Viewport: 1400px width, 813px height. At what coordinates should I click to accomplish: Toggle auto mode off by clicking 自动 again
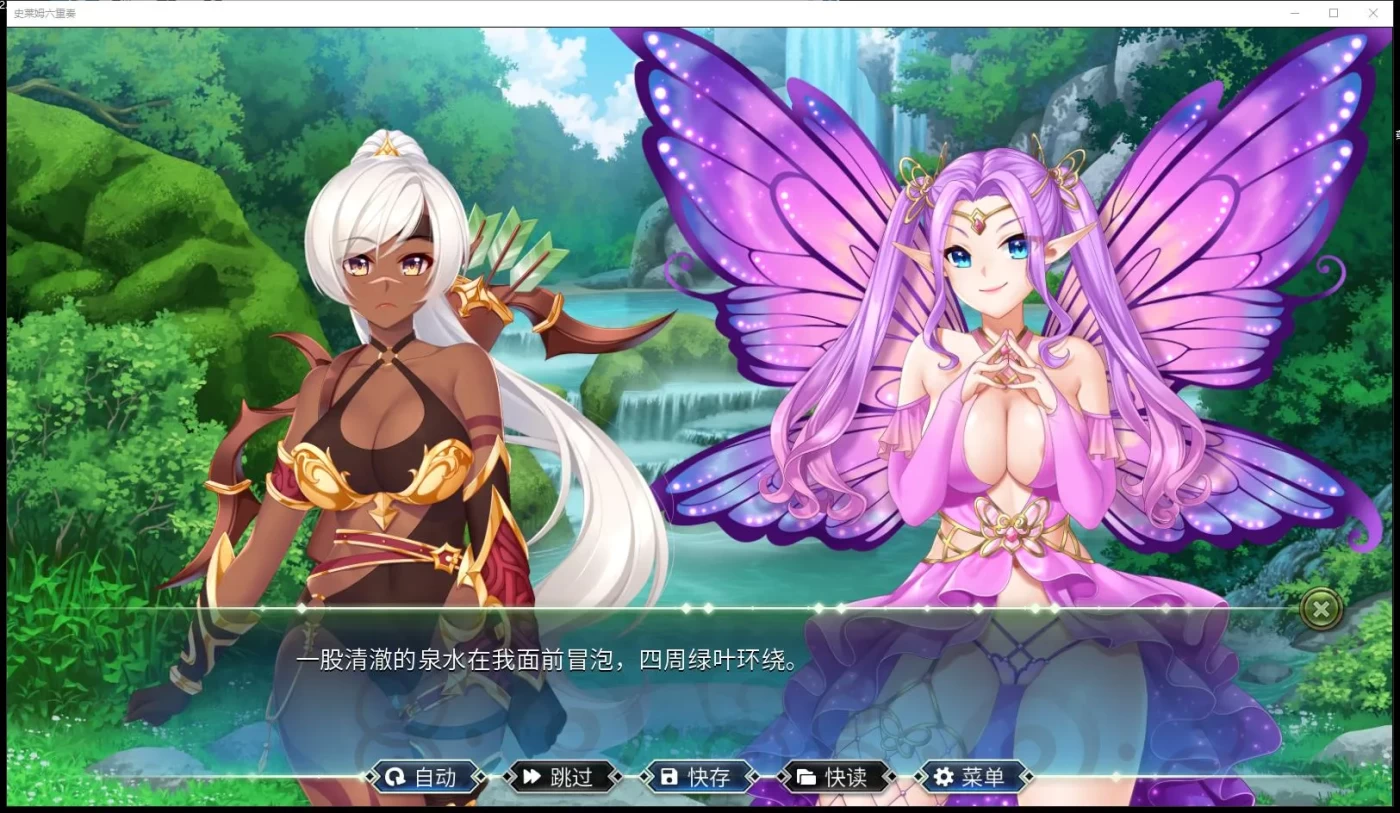pyautogui.click(x=427, y=777)
